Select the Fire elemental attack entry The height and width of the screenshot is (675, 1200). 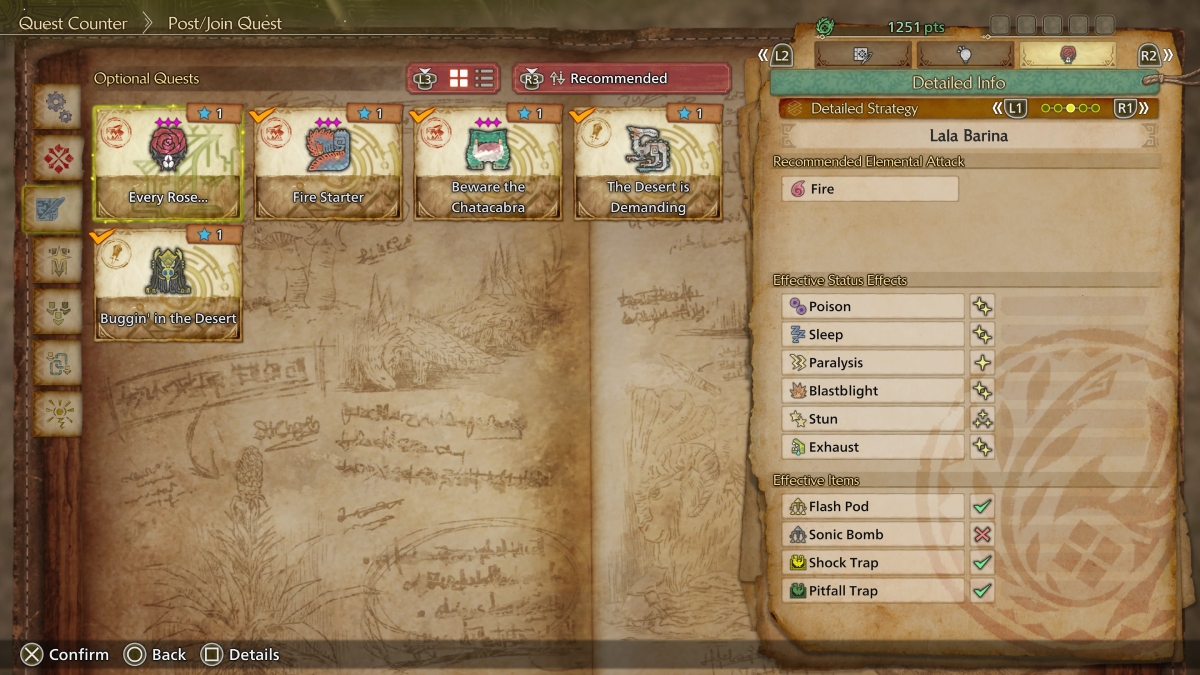tap(870, 189)
